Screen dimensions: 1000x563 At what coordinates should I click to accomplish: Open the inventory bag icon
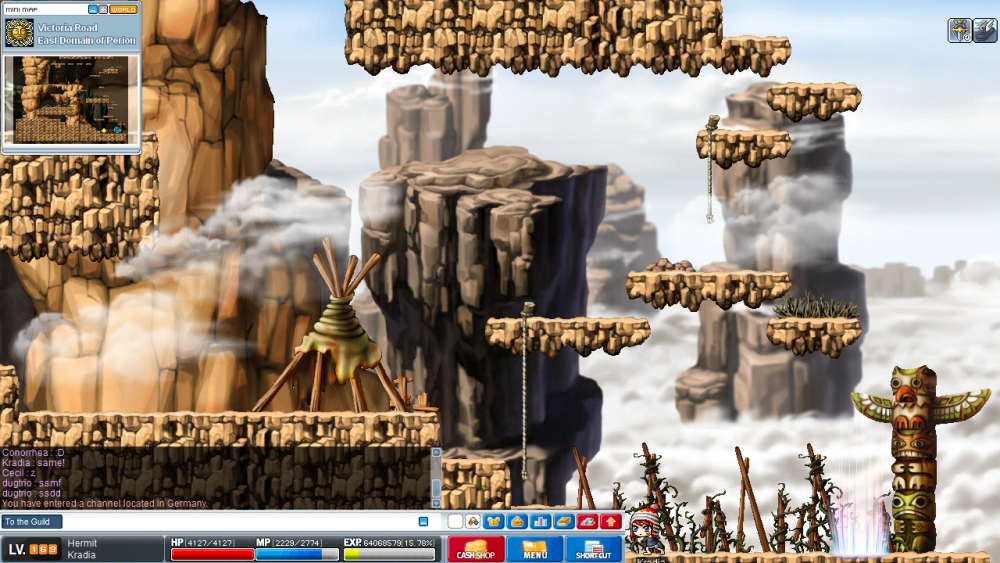click(517, 522)
